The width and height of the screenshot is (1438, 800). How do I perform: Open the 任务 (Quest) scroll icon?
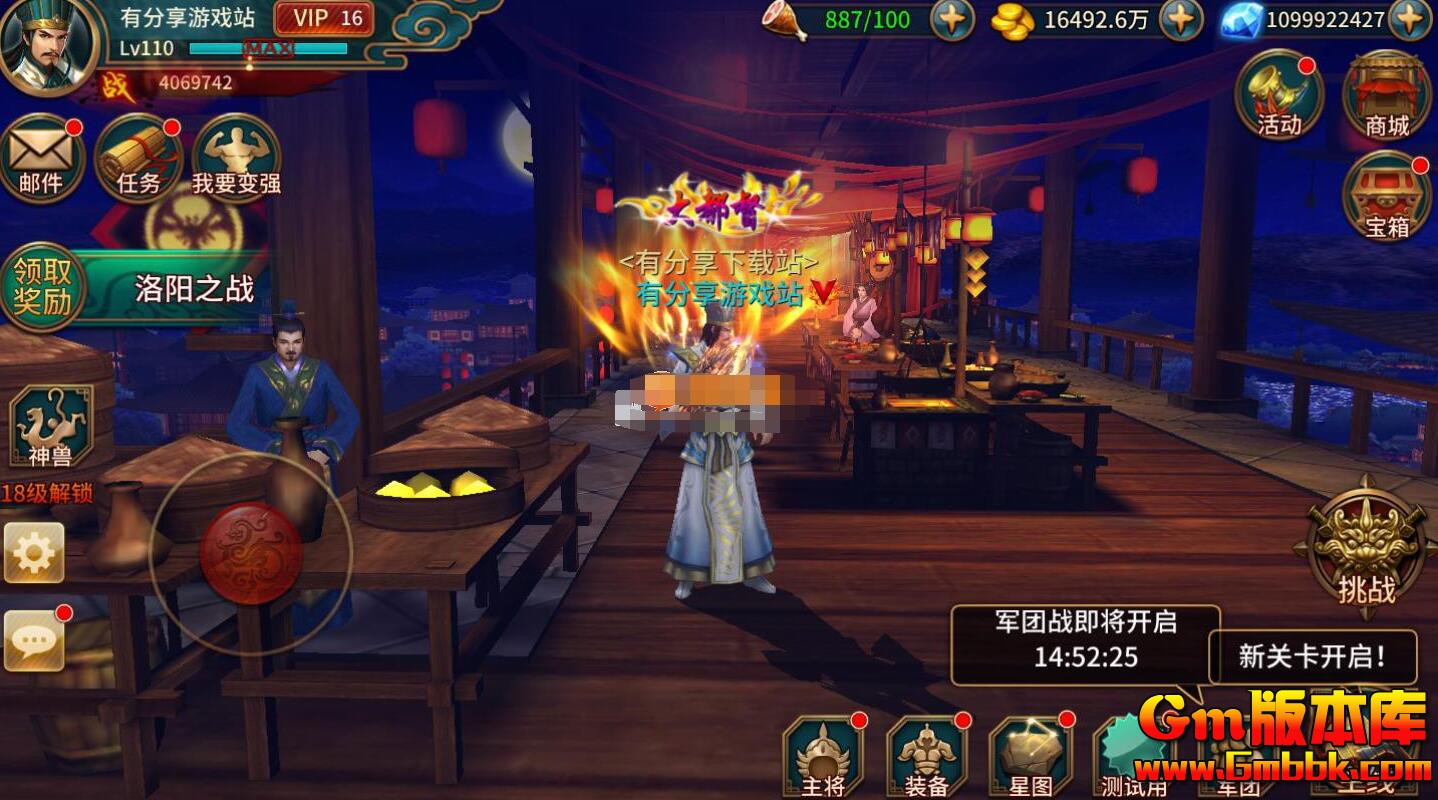click(x=138, y=158)
